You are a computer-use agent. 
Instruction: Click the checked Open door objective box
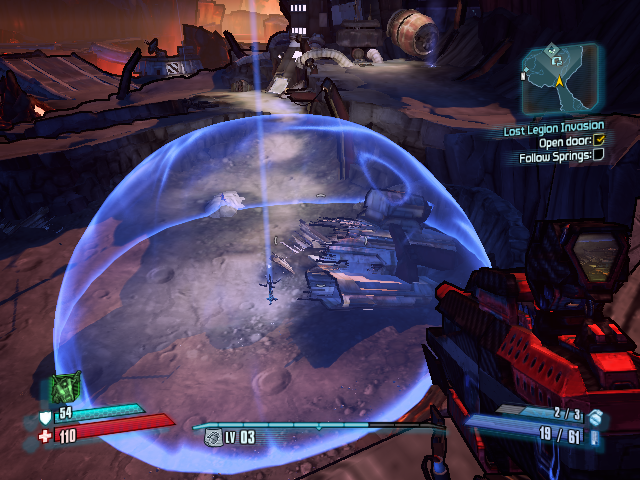click(599, 141)
